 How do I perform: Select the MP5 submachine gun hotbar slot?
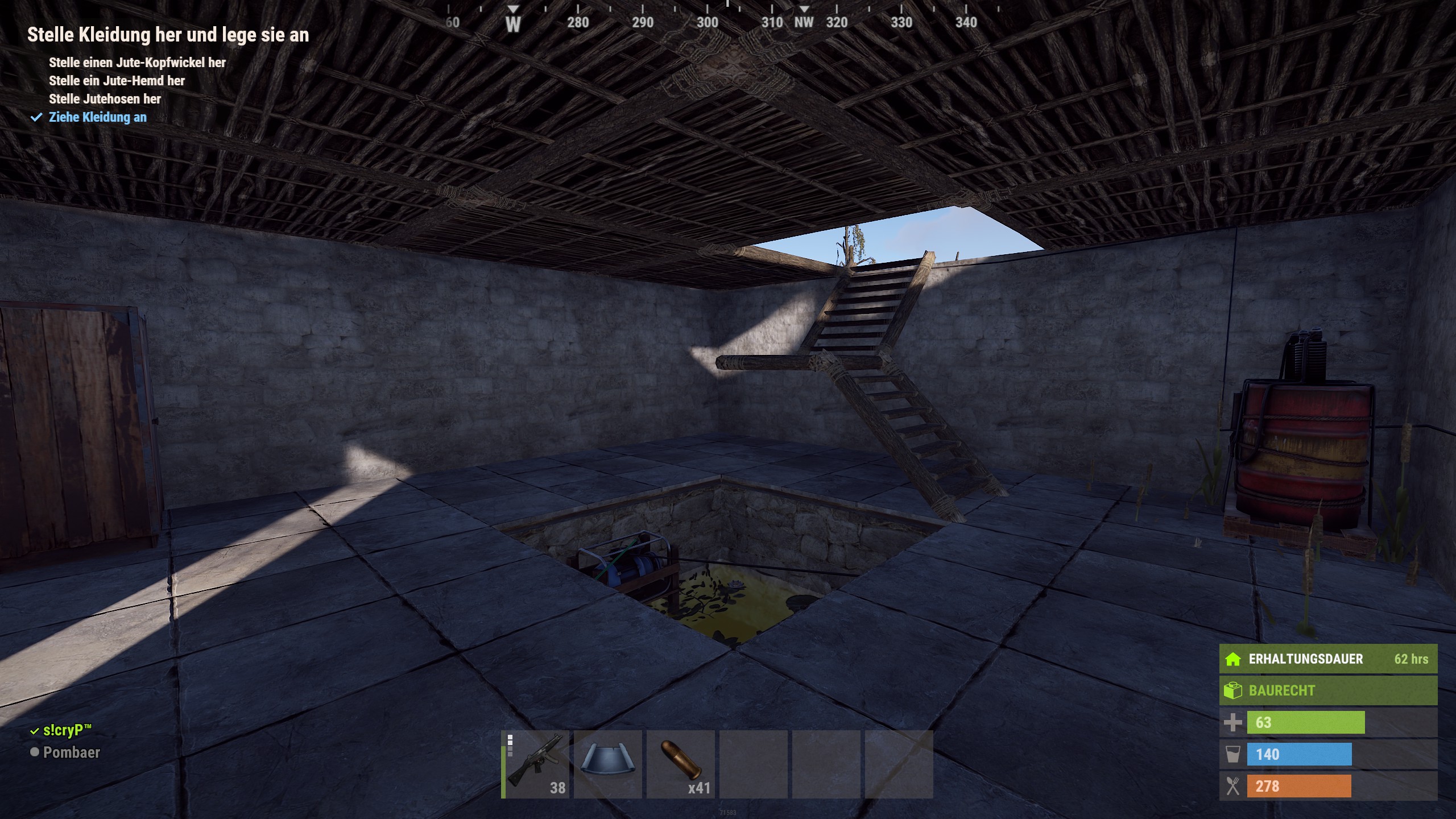[535, 764]
